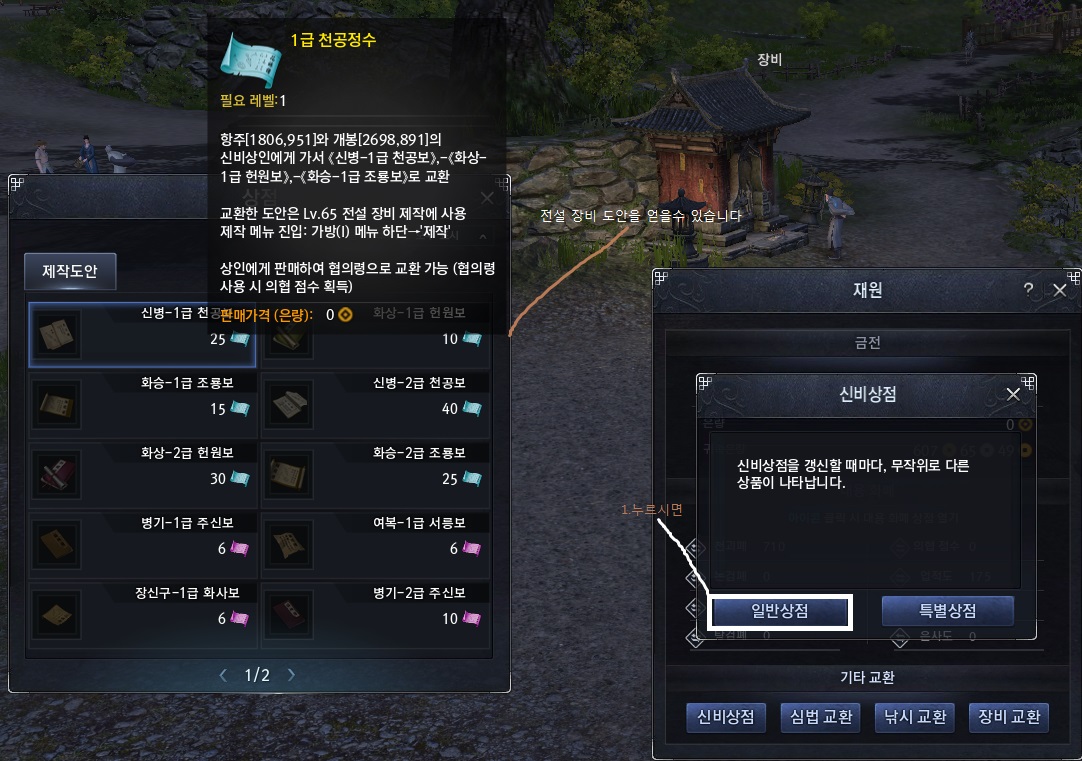The image size is (1082, 761).
Task: Go to the previous shop page
Action: 223,675
